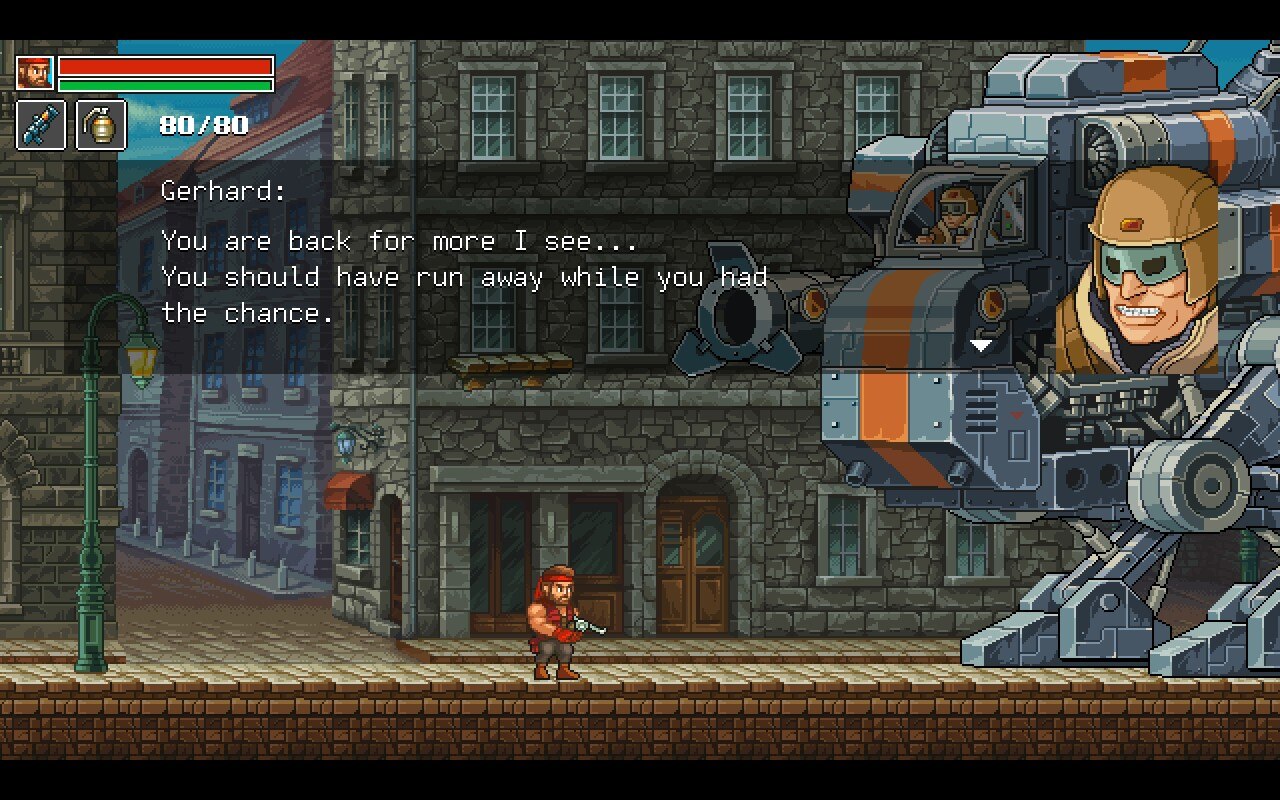Select the rocket weapon slot
This screenshot has height=800, width=1280.
(x=41, y=125)
